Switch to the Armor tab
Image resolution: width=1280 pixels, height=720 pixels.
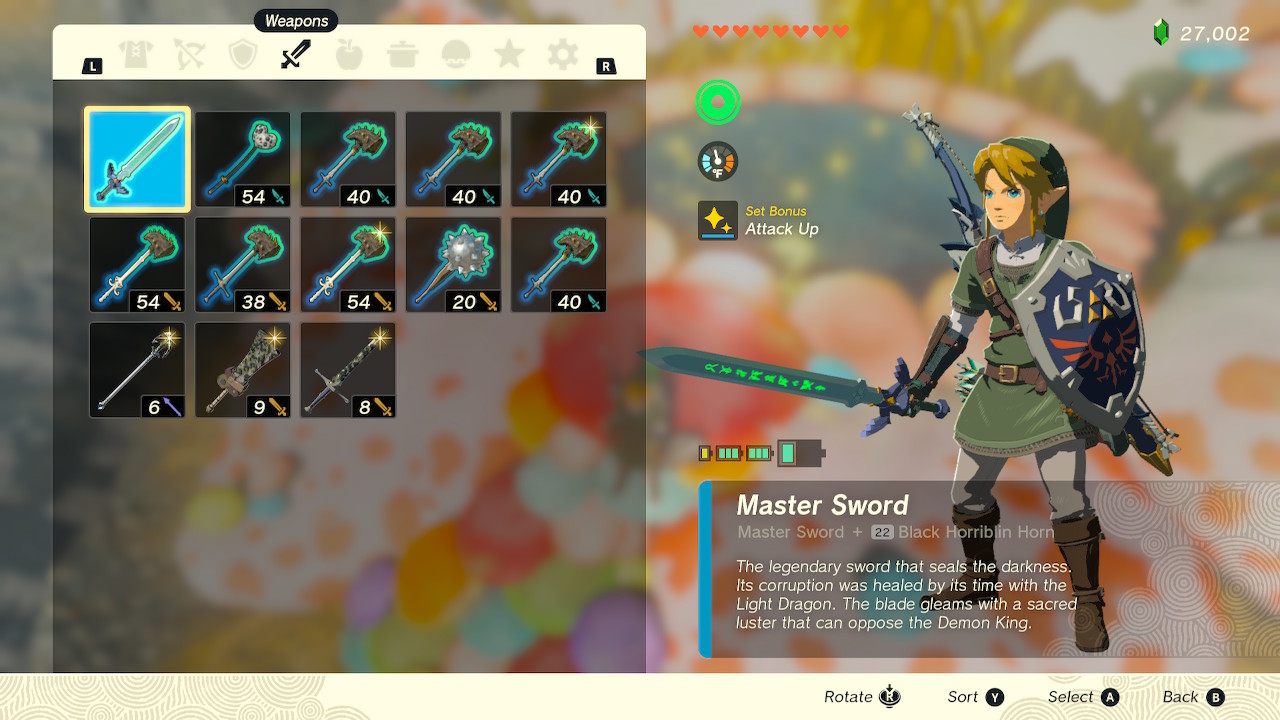135,54
